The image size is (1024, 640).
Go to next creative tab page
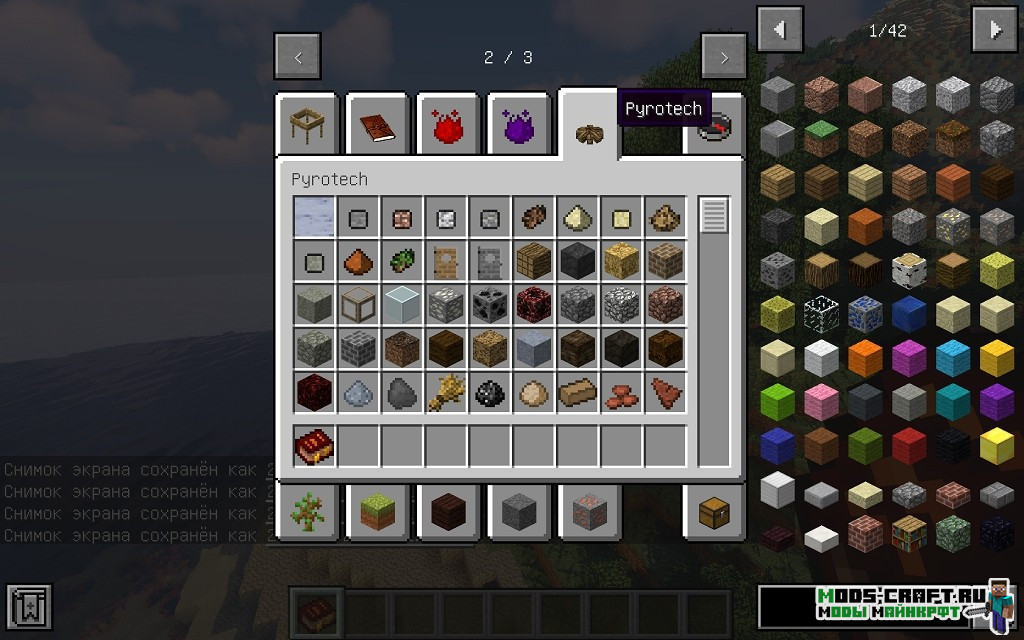click(x=723, y=57)
